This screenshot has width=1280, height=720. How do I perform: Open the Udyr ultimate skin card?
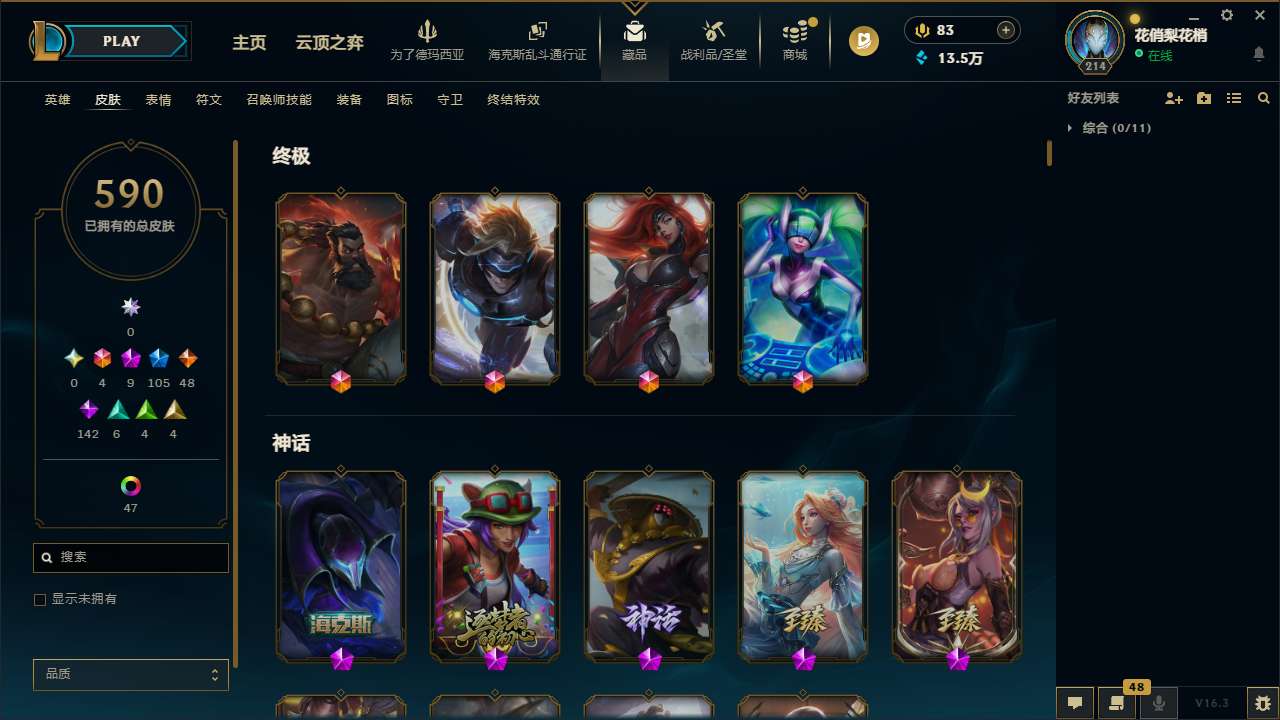(x=340, y=287)
